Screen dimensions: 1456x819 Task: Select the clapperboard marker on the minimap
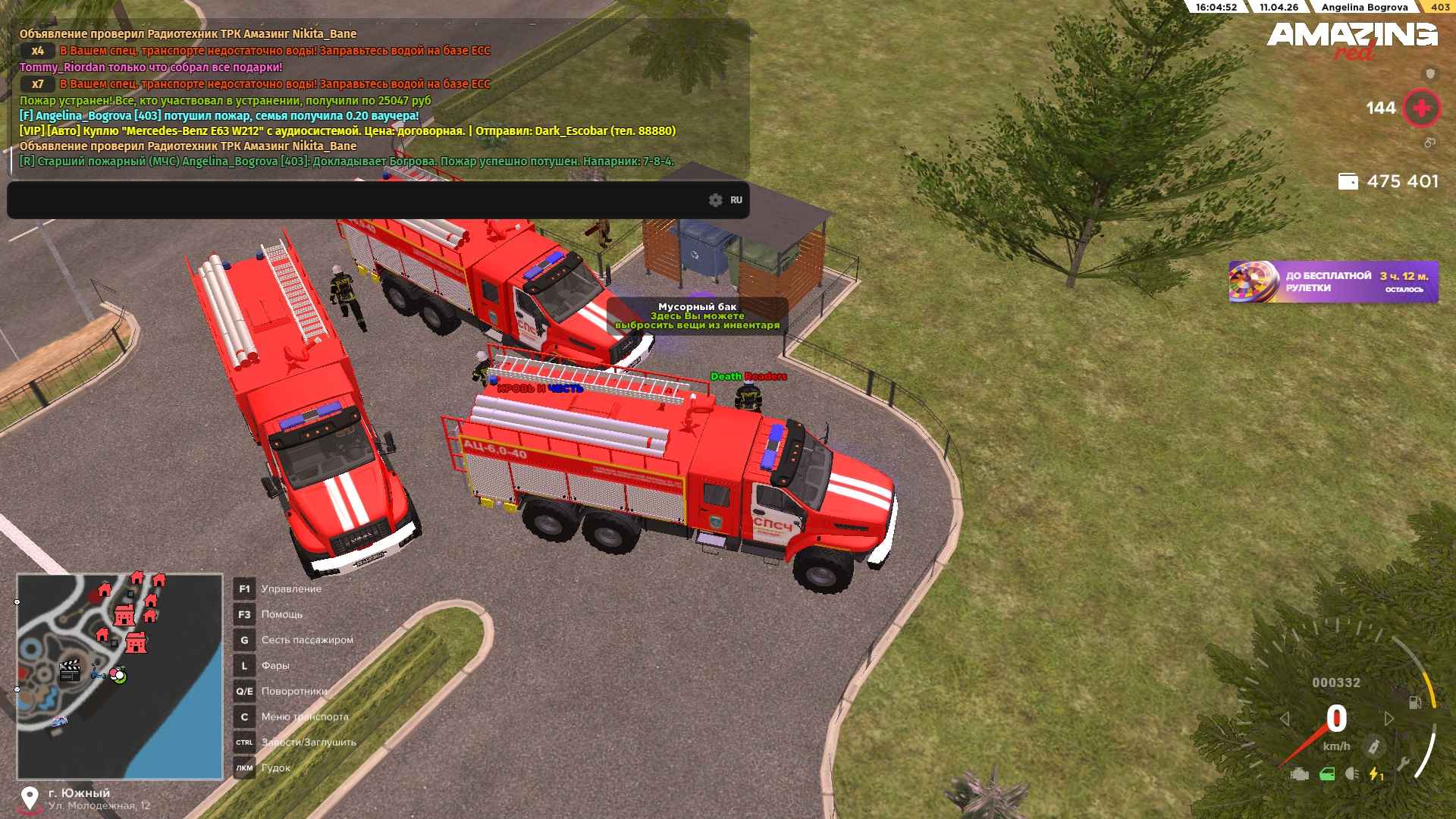70,670
